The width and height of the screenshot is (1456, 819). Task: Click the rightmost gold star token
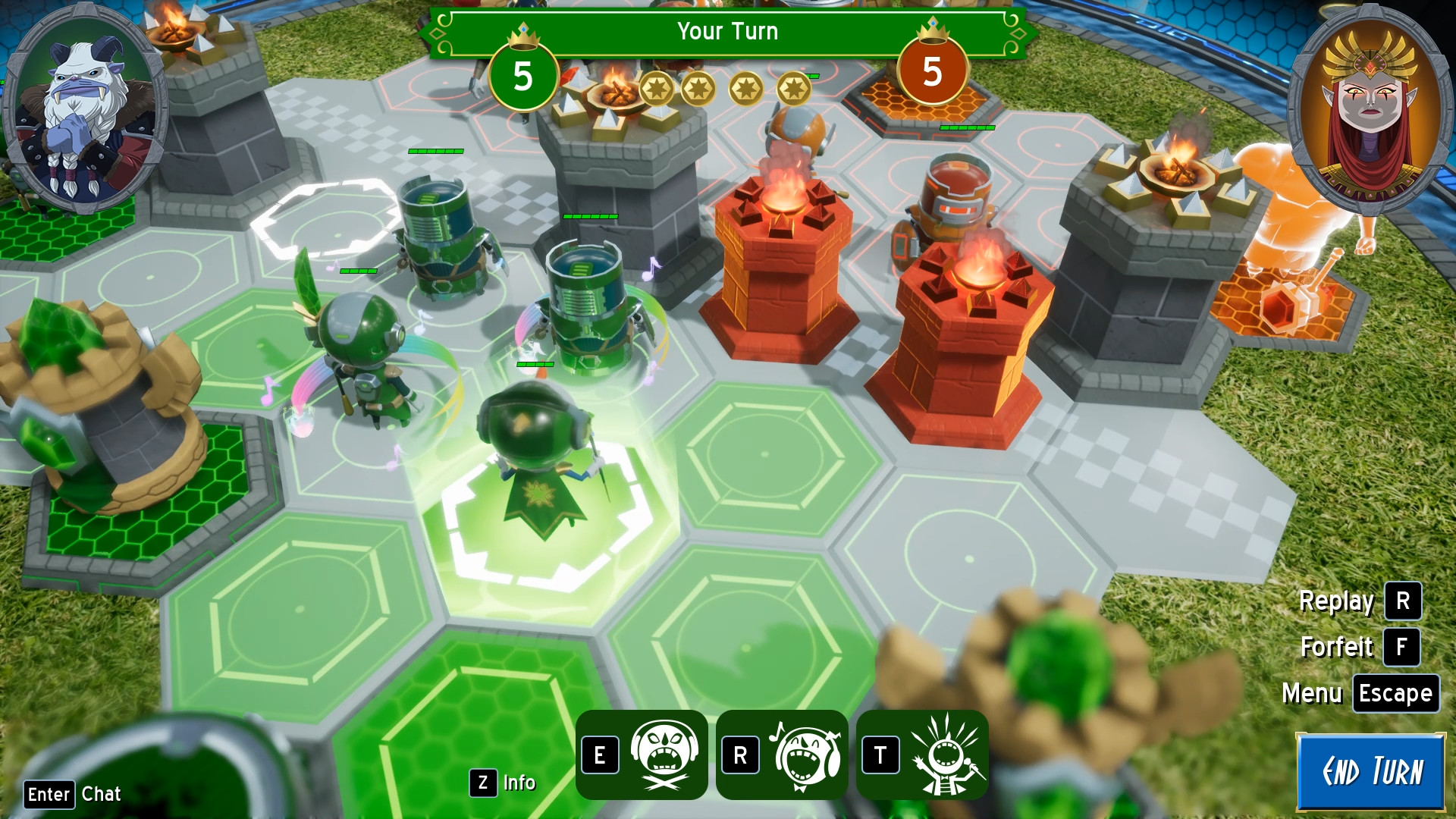click(x=795, y=89)
